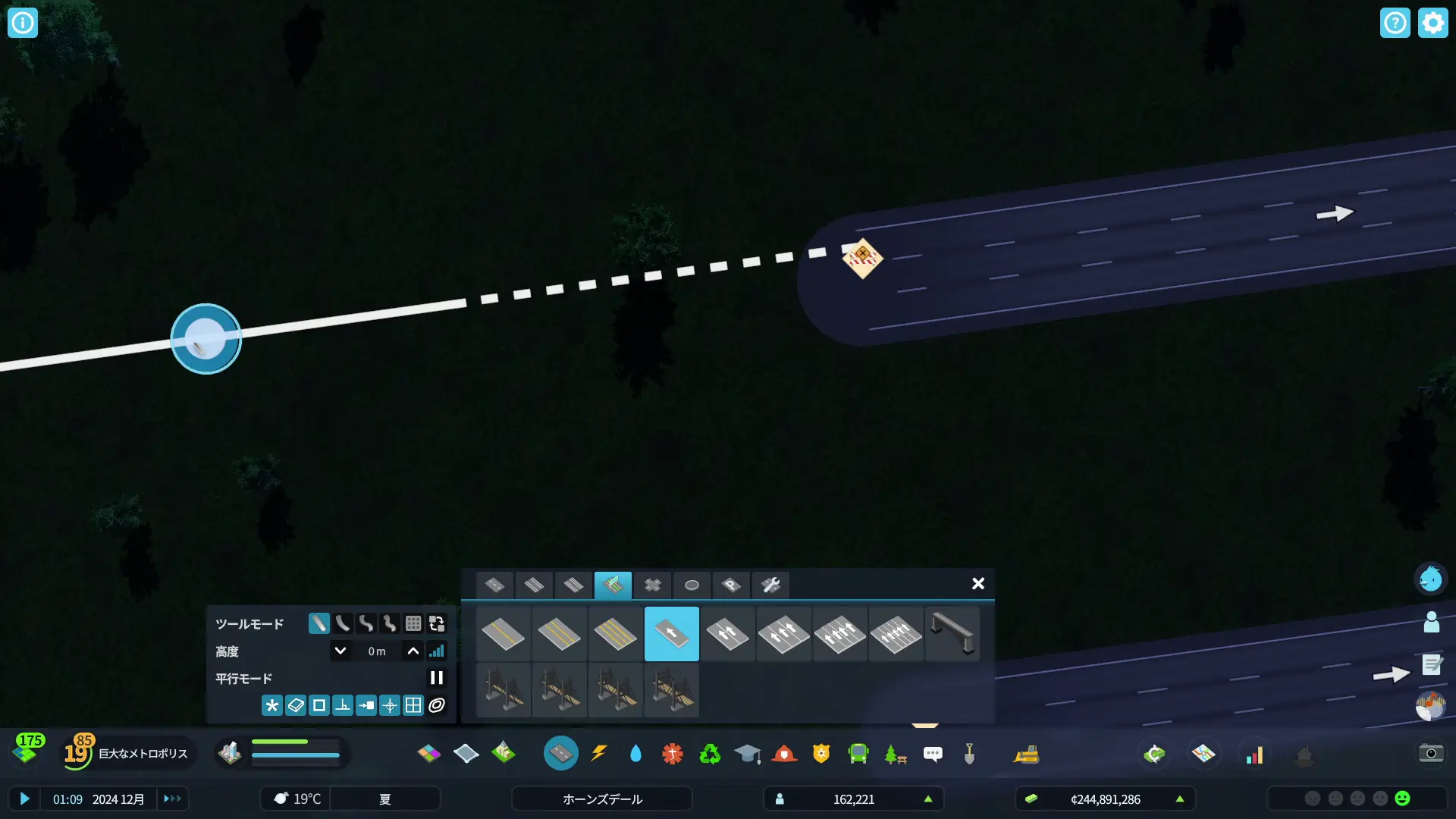Open the water and sewage menu
This screenshot has height=819, width=1456.
(x=635, y=753)
